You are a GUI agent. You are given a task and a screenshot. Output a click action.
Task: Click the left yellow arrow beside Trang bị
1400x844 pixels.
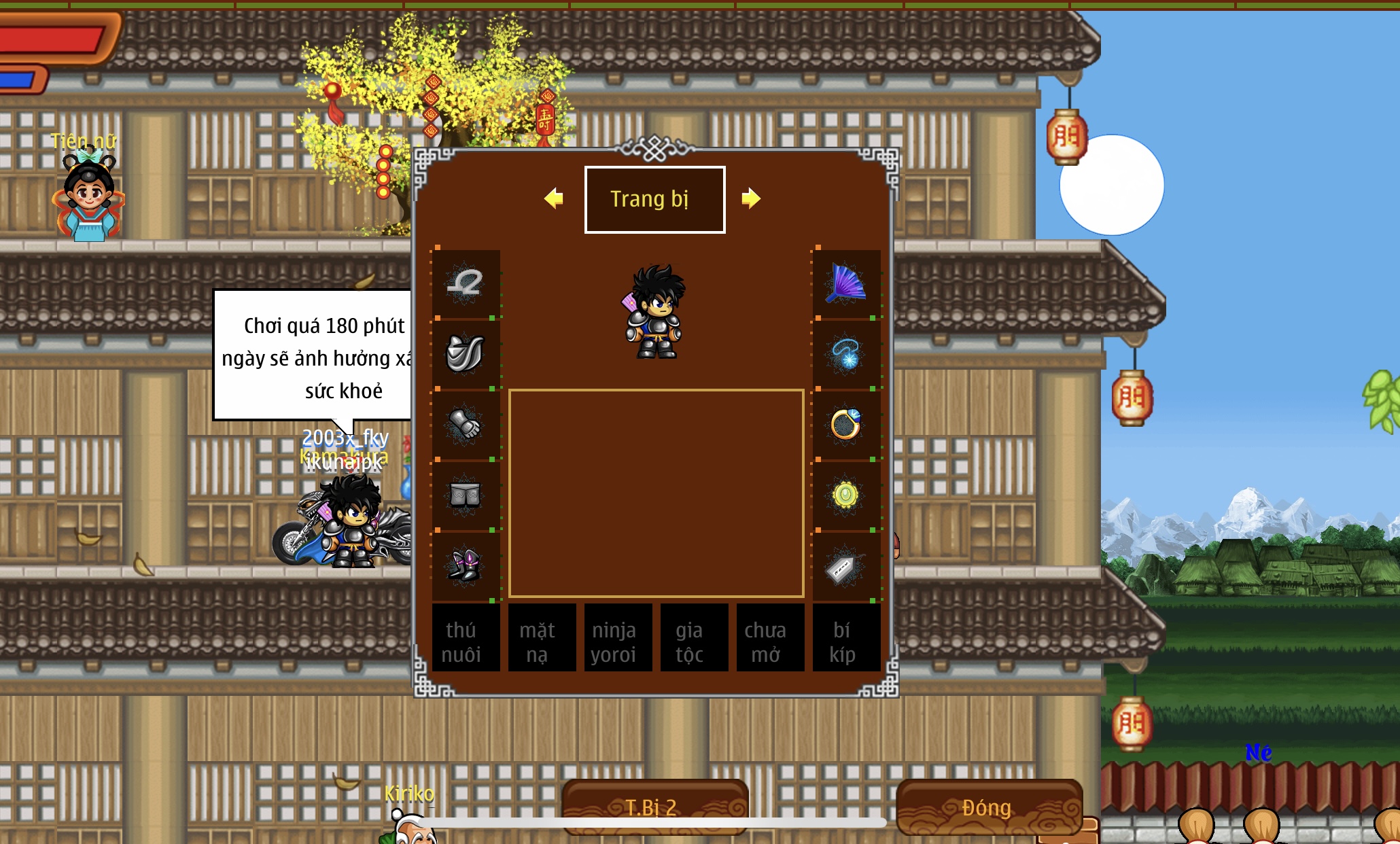coord(554,198)
